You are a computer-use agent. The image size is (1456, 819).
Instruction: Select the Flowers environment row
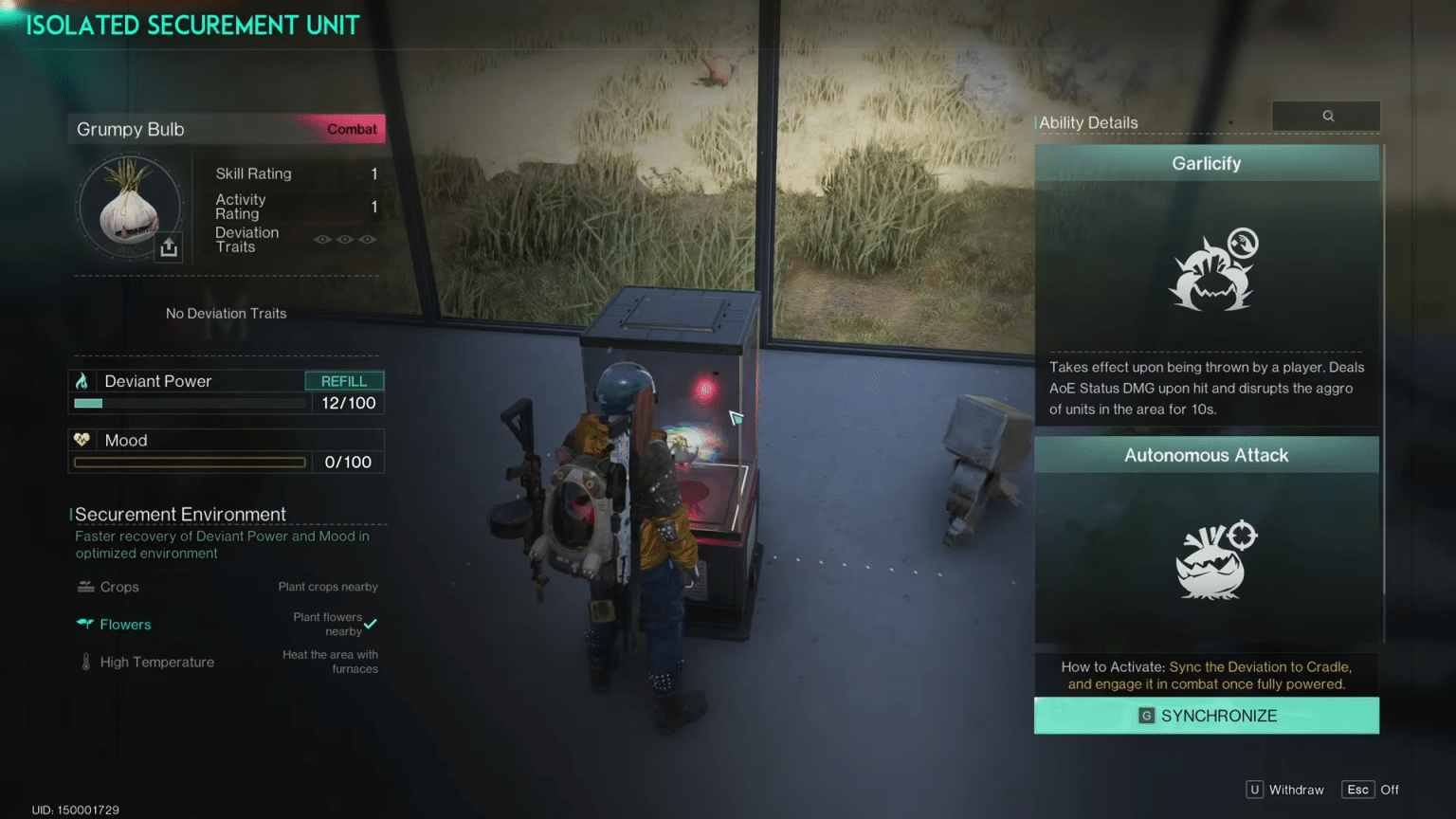[x=226, y=624]
